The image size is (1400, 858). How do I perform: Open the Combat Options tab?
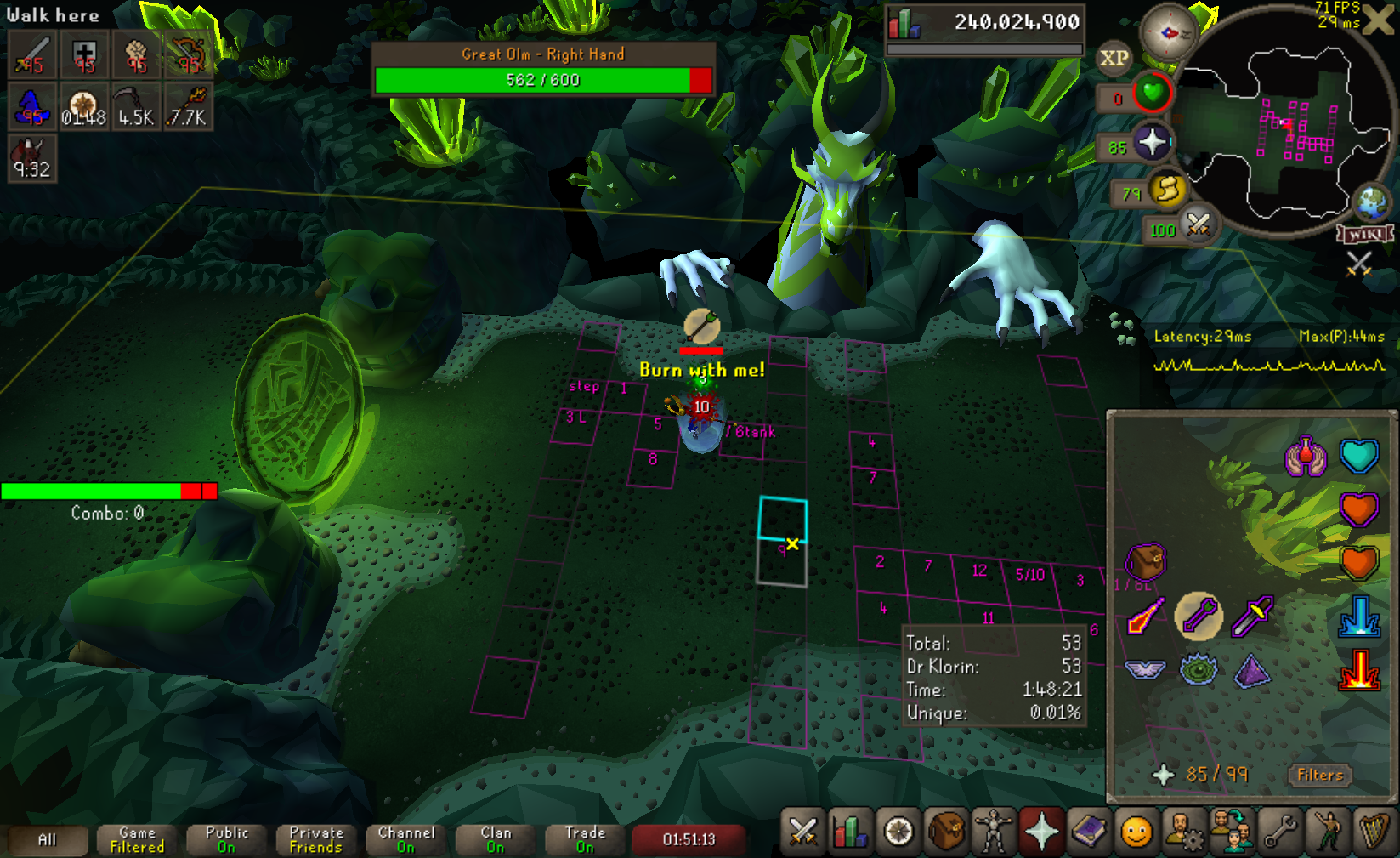click(x=802, y=832)
